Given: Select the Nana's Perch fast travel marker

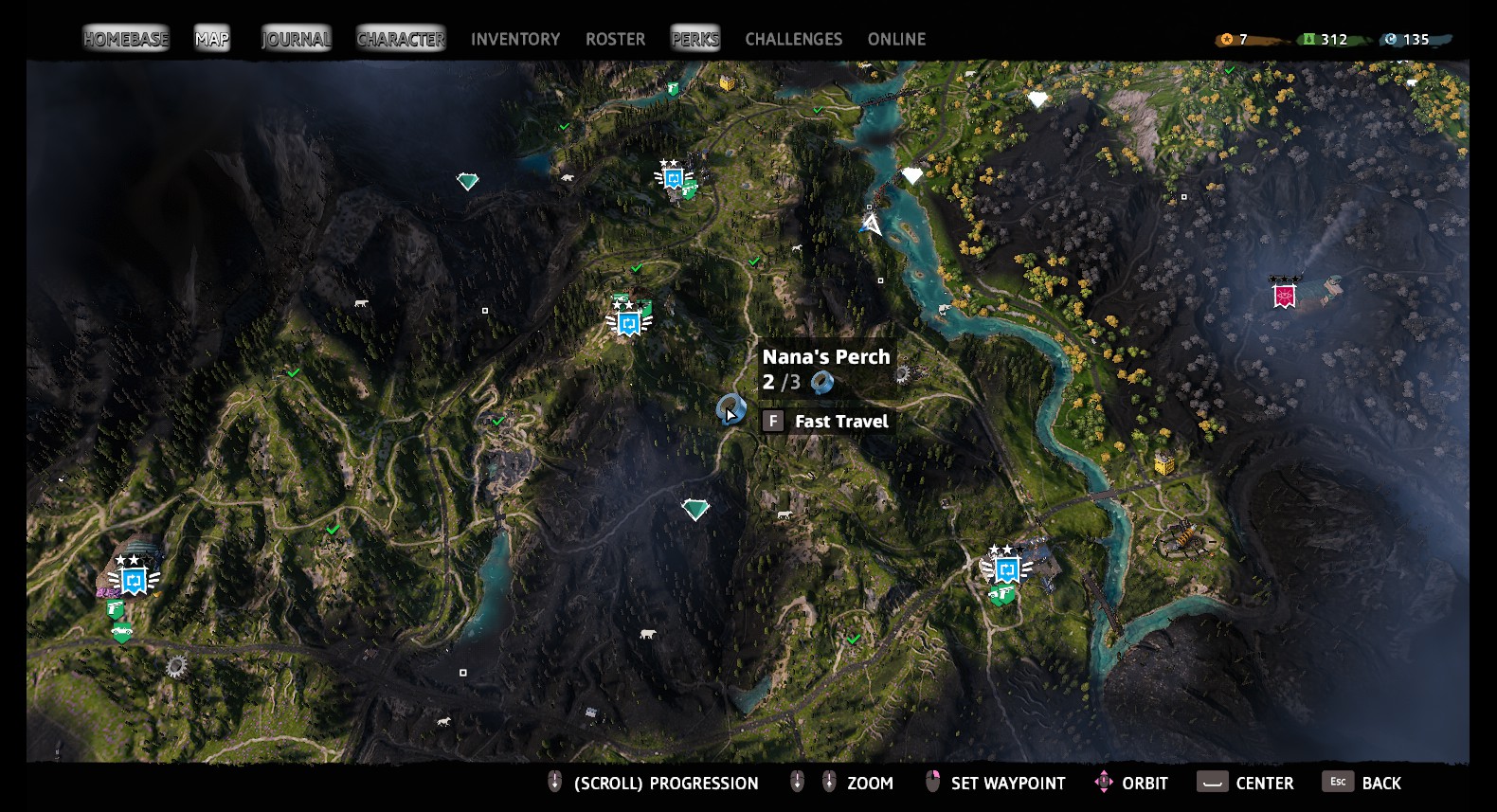Looking at the screenshot, I should tap(730, 408).
